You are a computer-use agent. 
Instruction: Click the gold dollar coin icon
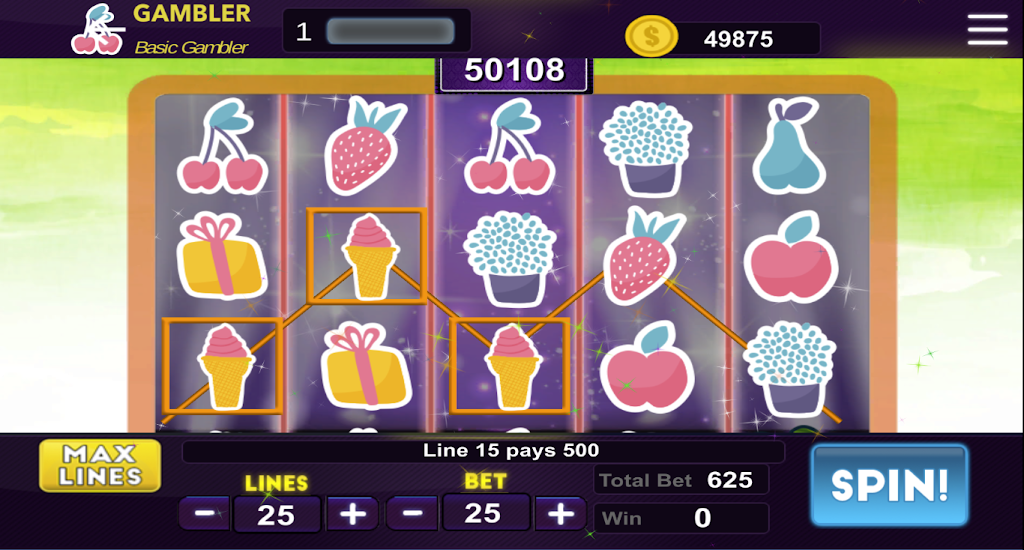651,39
